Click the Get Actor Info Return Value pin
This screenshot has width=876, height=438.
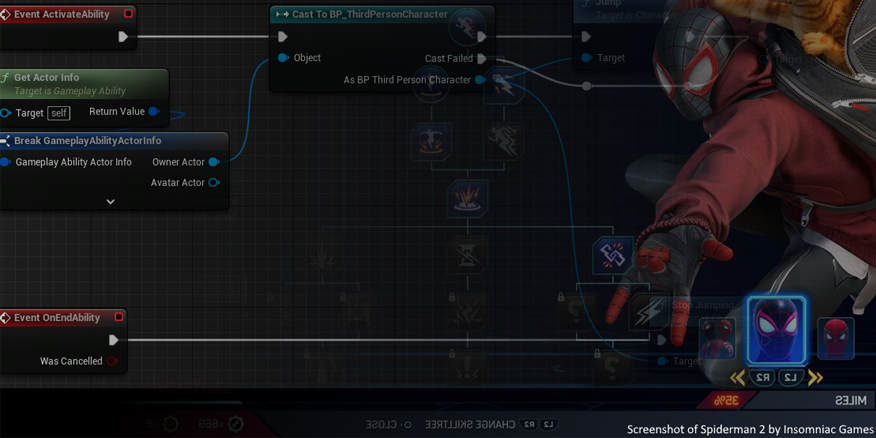coord(153,112)
